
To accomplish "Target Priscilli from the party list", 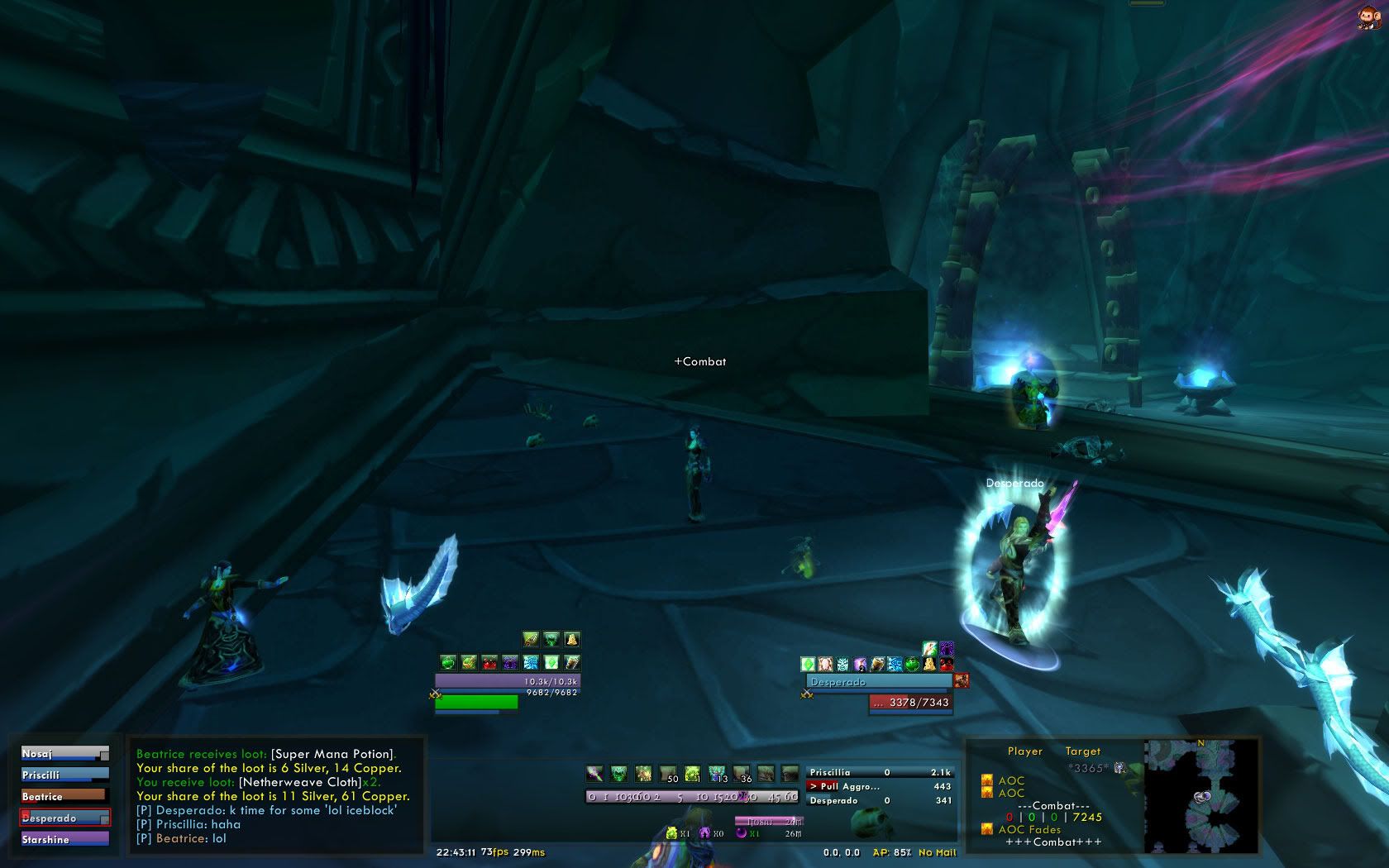I will (64, 775).
